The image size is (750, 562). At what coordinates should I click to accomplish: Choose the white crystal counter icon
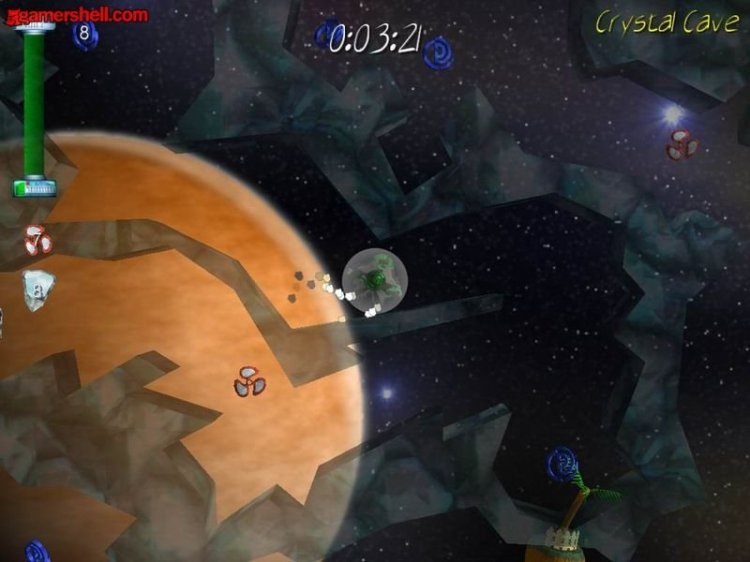(38, 289)
